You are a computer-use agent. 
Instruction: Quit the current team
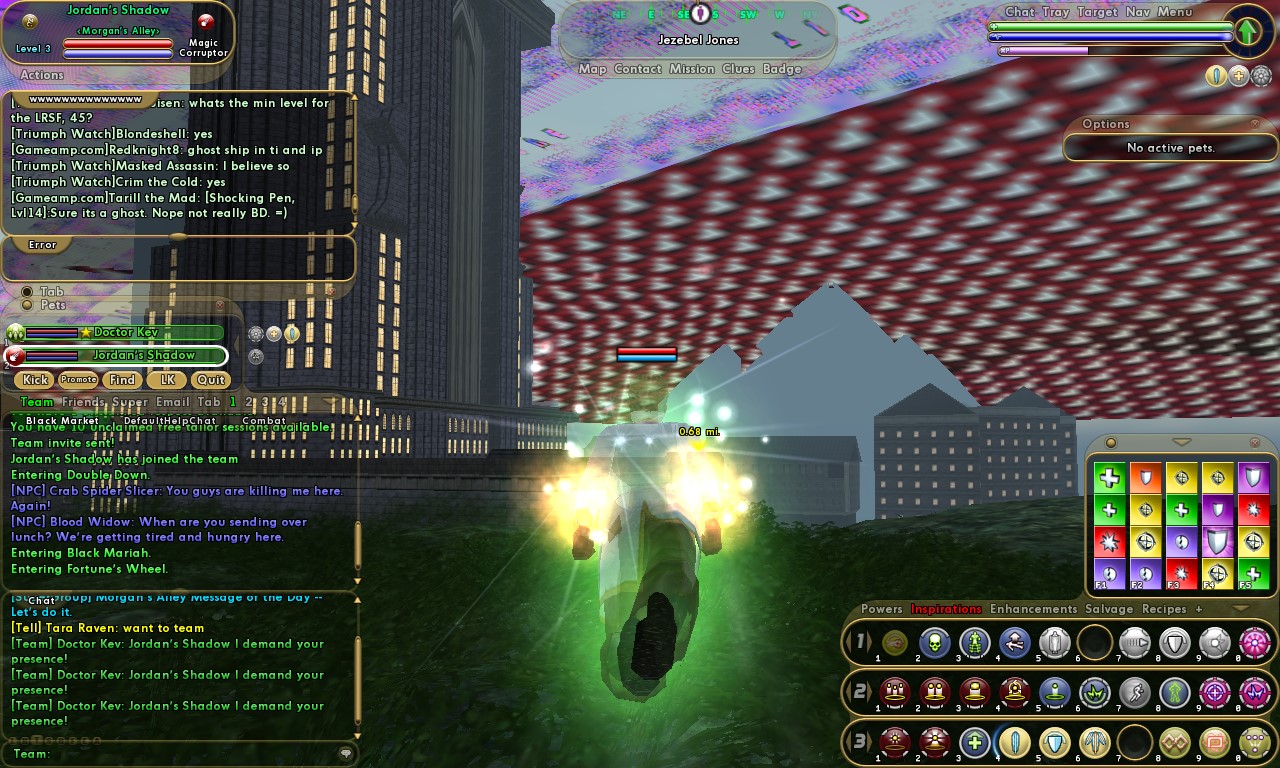pos(210,380)
